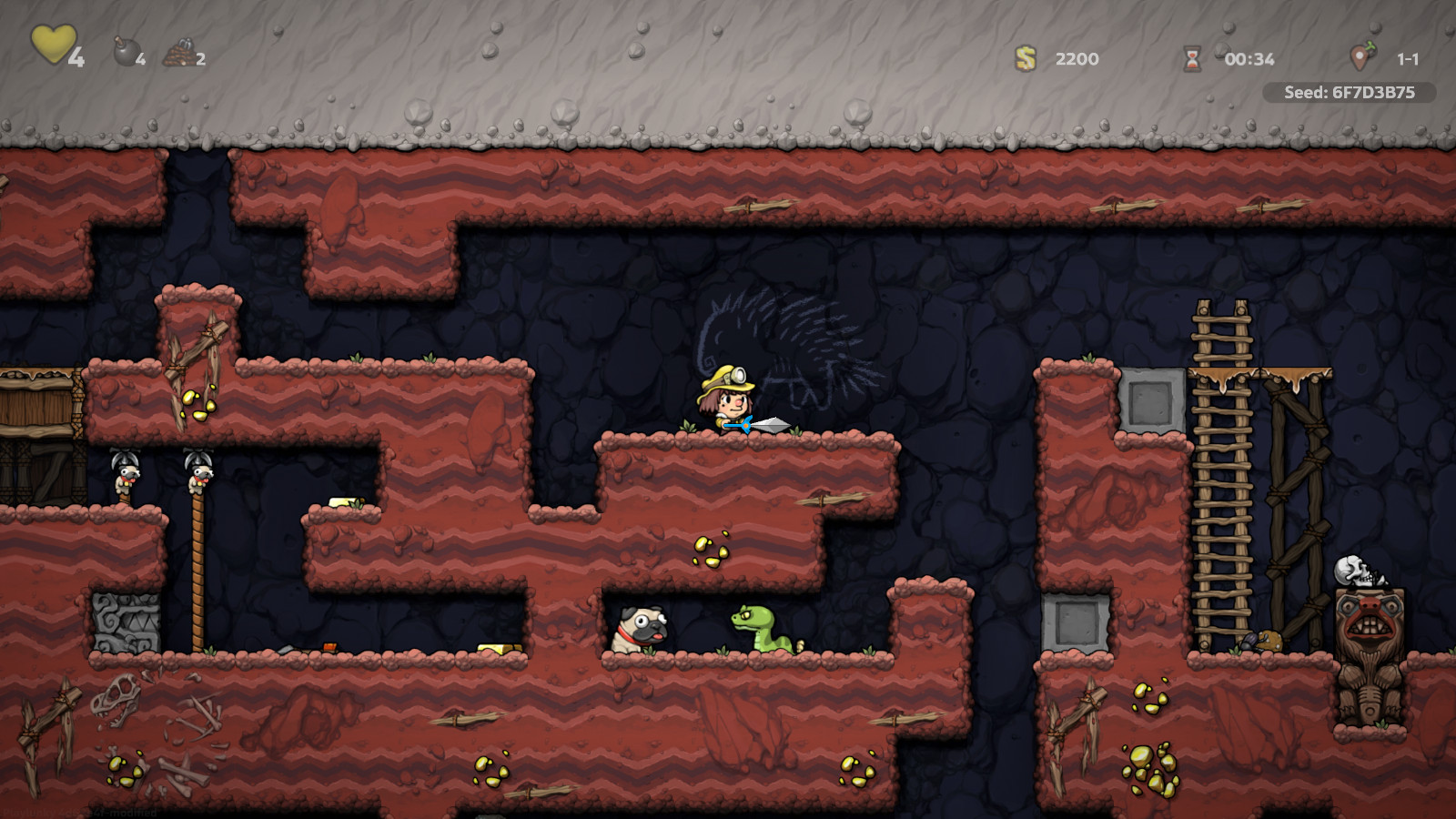Click the rope pile icon beside the bombs

point(178,52)
